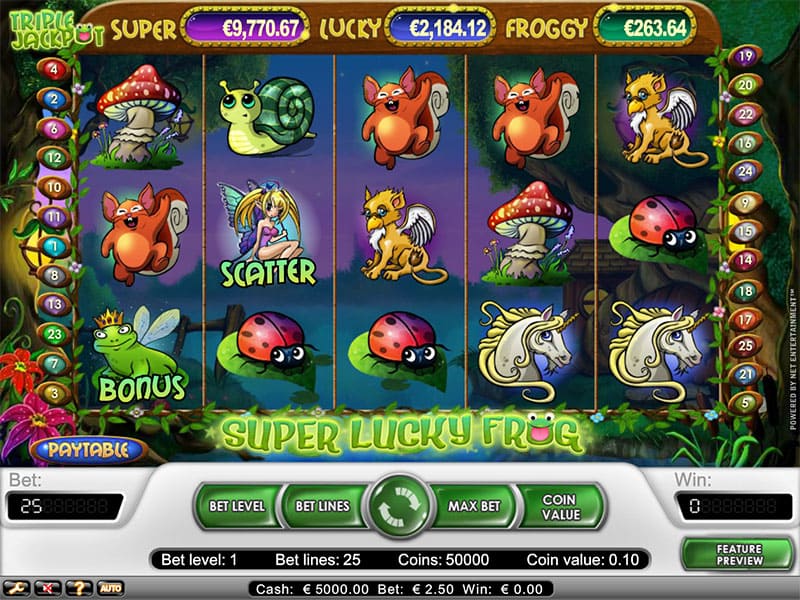The image size is (800, 600).
Task: Select bet line 14 marker
Action: 743,261
